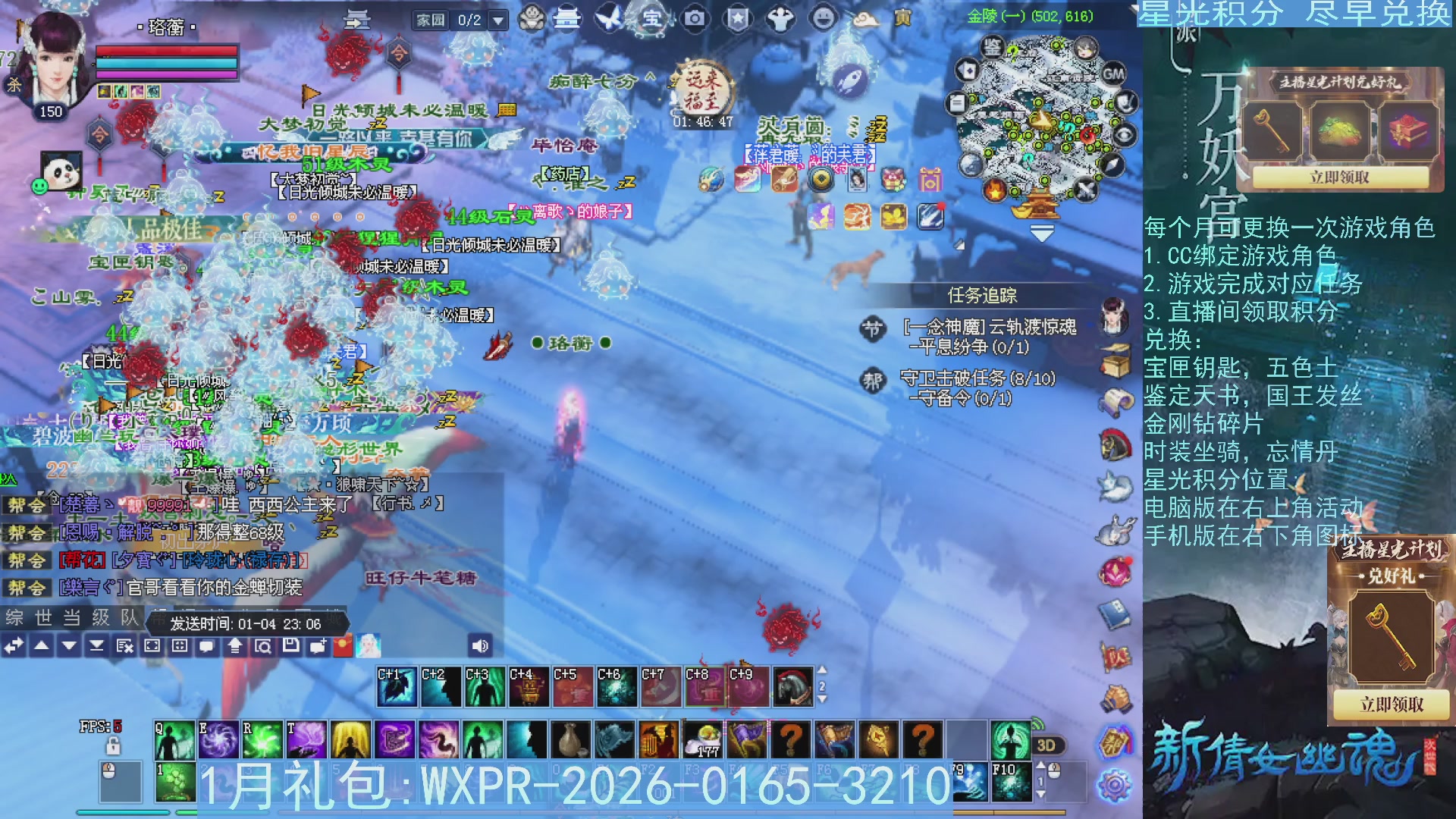Toggle the 3D view button near the skill bar
1456x819 pixels.
(x=1046, y=745)
